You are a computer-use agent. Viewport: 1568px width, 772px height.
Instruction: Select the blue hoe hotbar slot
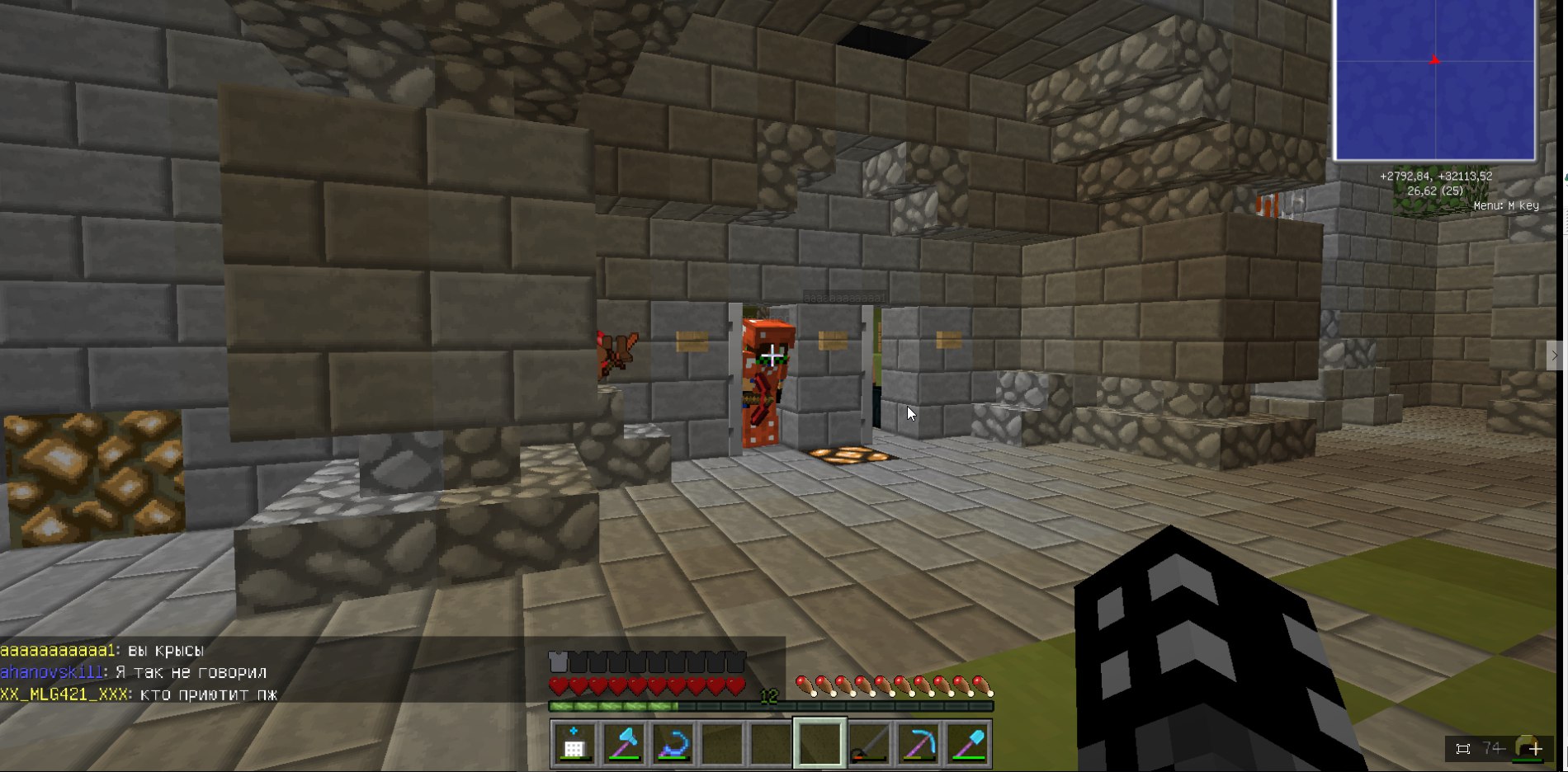pos(673,744)
